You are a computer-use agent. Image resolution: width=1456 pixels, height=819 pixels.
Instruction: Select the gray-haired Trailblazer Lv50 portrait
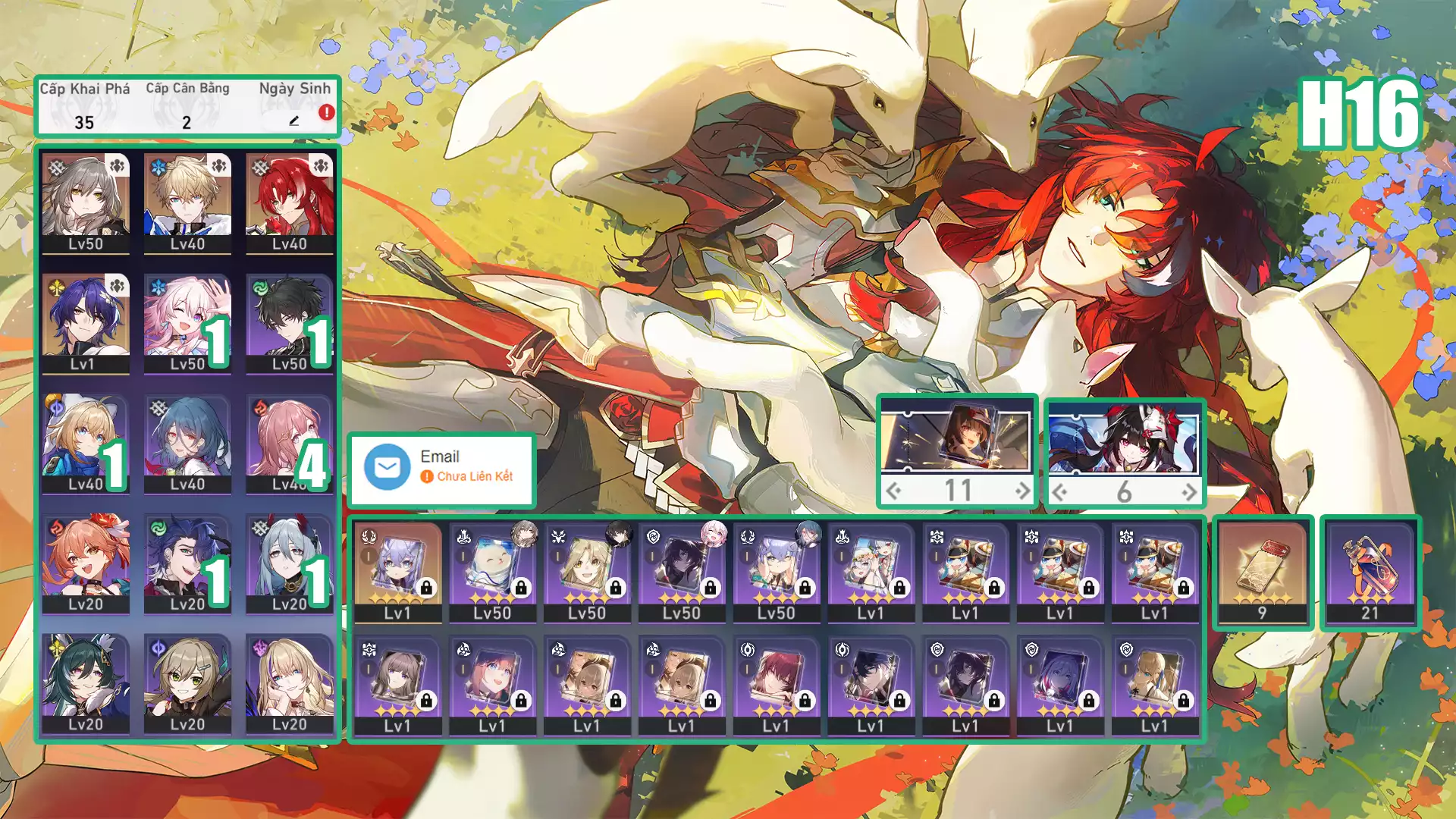pos(86,203)
